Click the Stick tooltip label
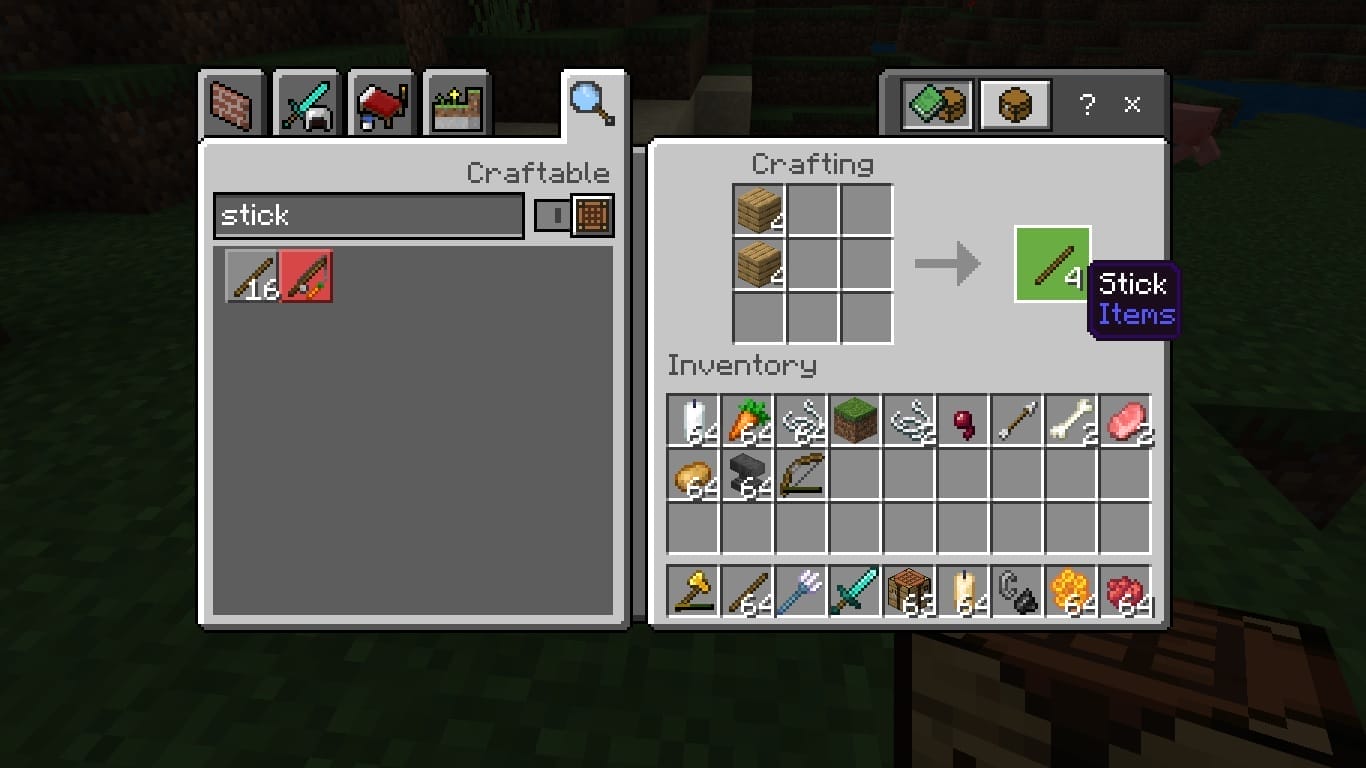This screenshot has height=768, width=1366. click(x=1133, y=285)
